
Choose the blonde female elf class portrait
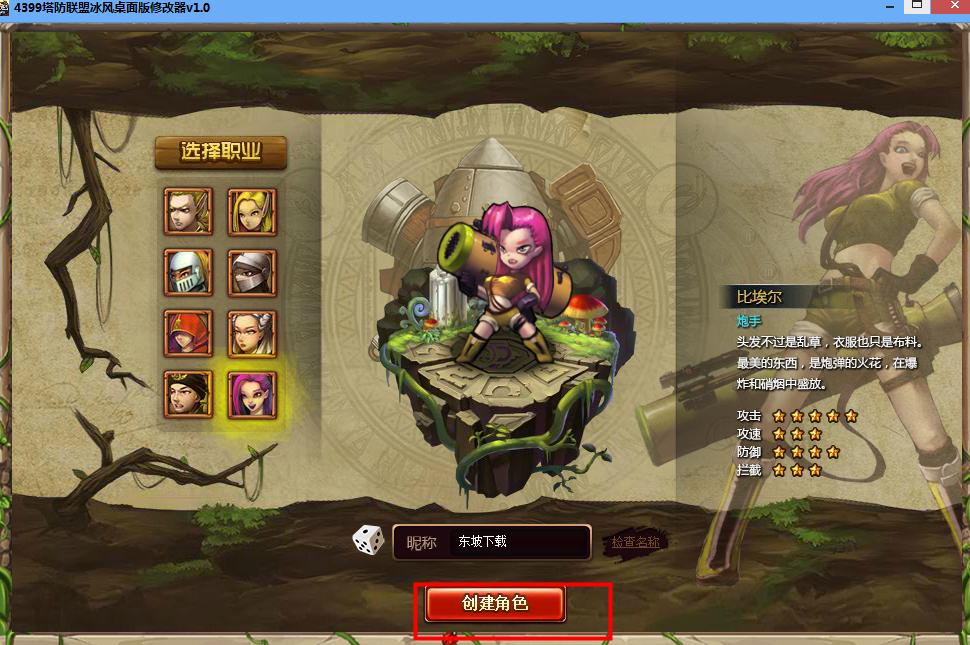pyautogui.click(x=252, y=211)
